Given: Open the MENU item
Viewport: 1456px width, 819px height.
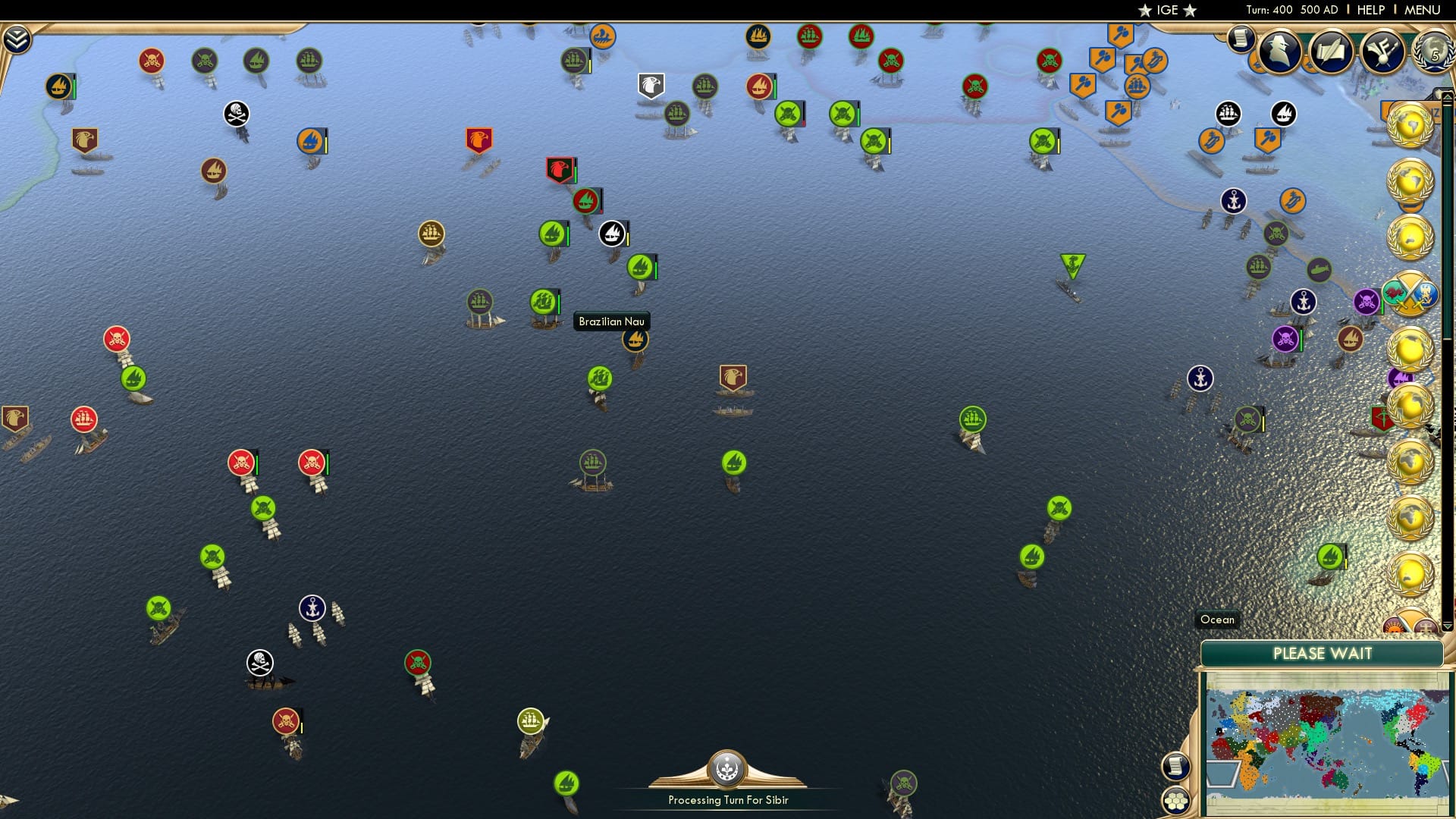Looking at the screenshot, I should [1424, 9].
